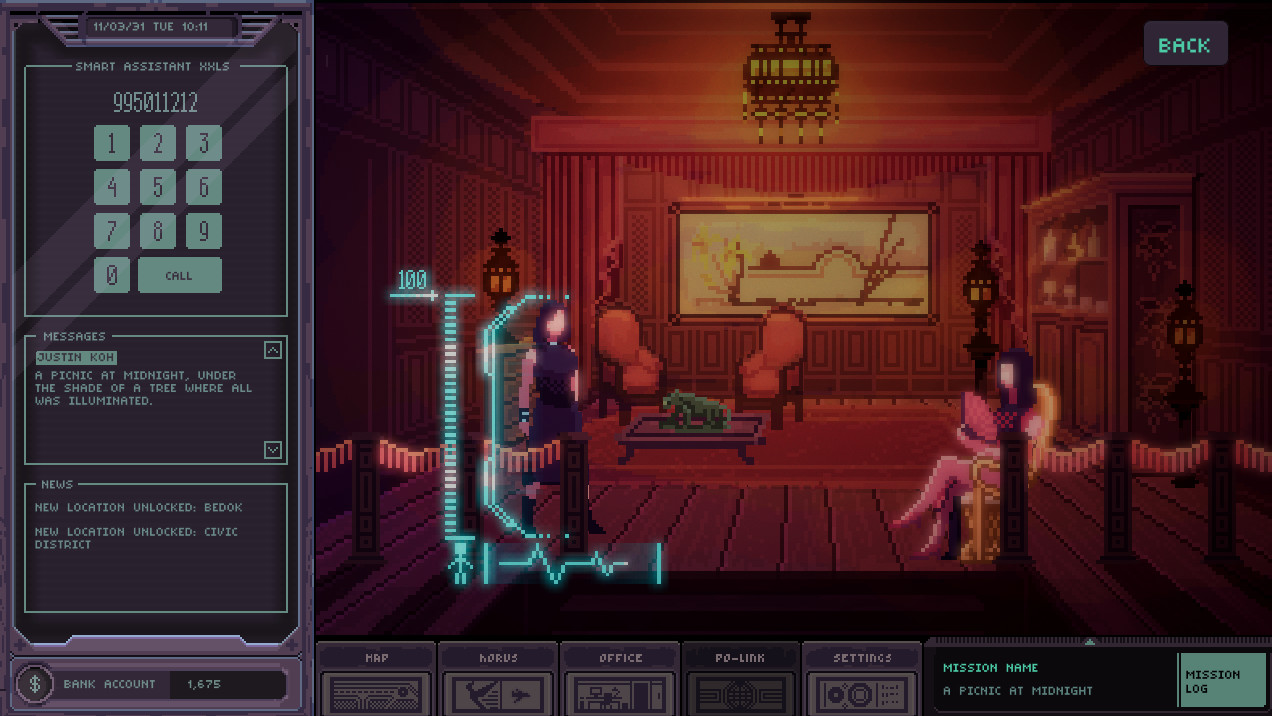
Task: Tap the 8 key on the dialer
Action: [x=158, y=231]
